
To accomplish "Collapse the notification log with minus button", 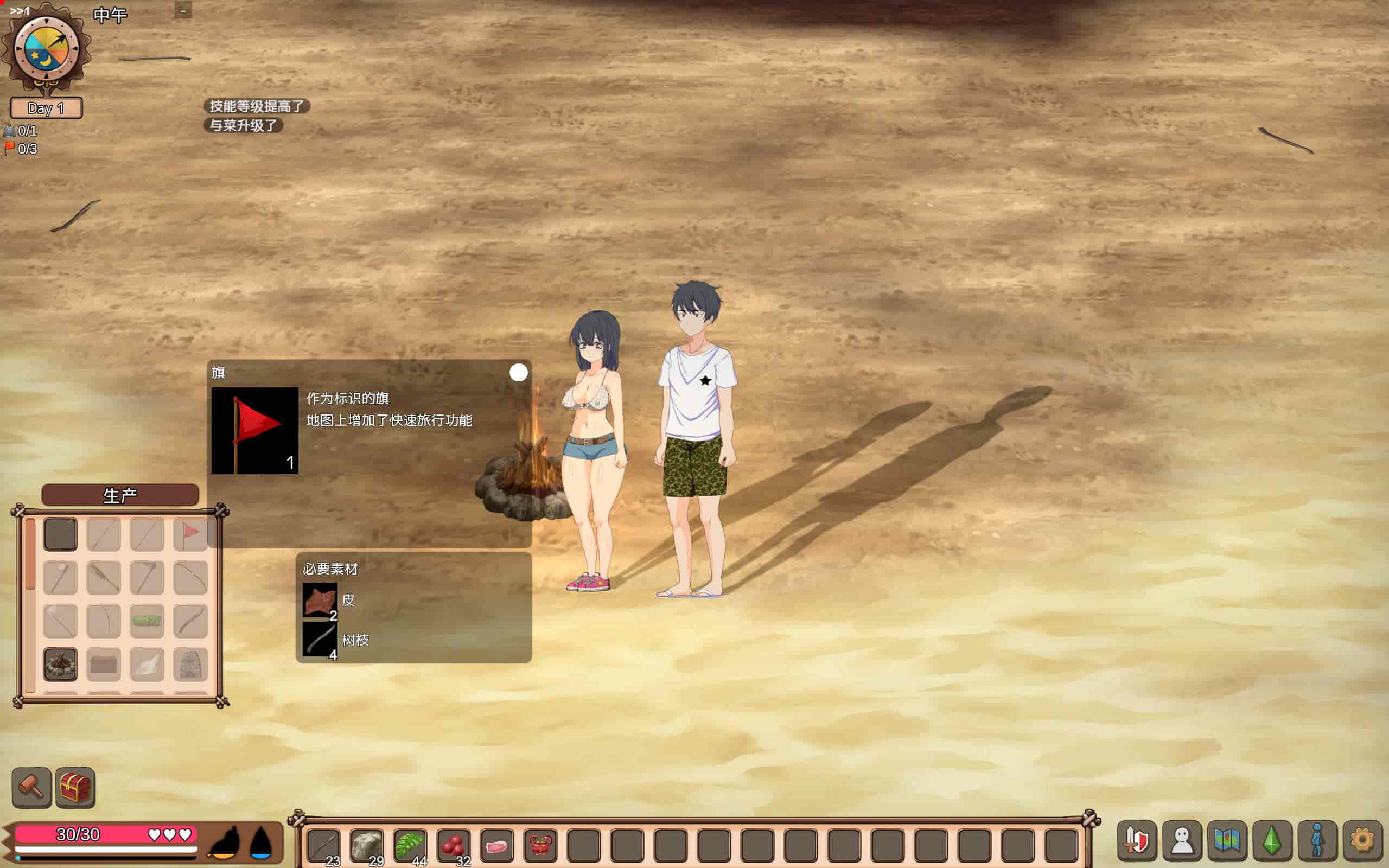I will [183, 10].
